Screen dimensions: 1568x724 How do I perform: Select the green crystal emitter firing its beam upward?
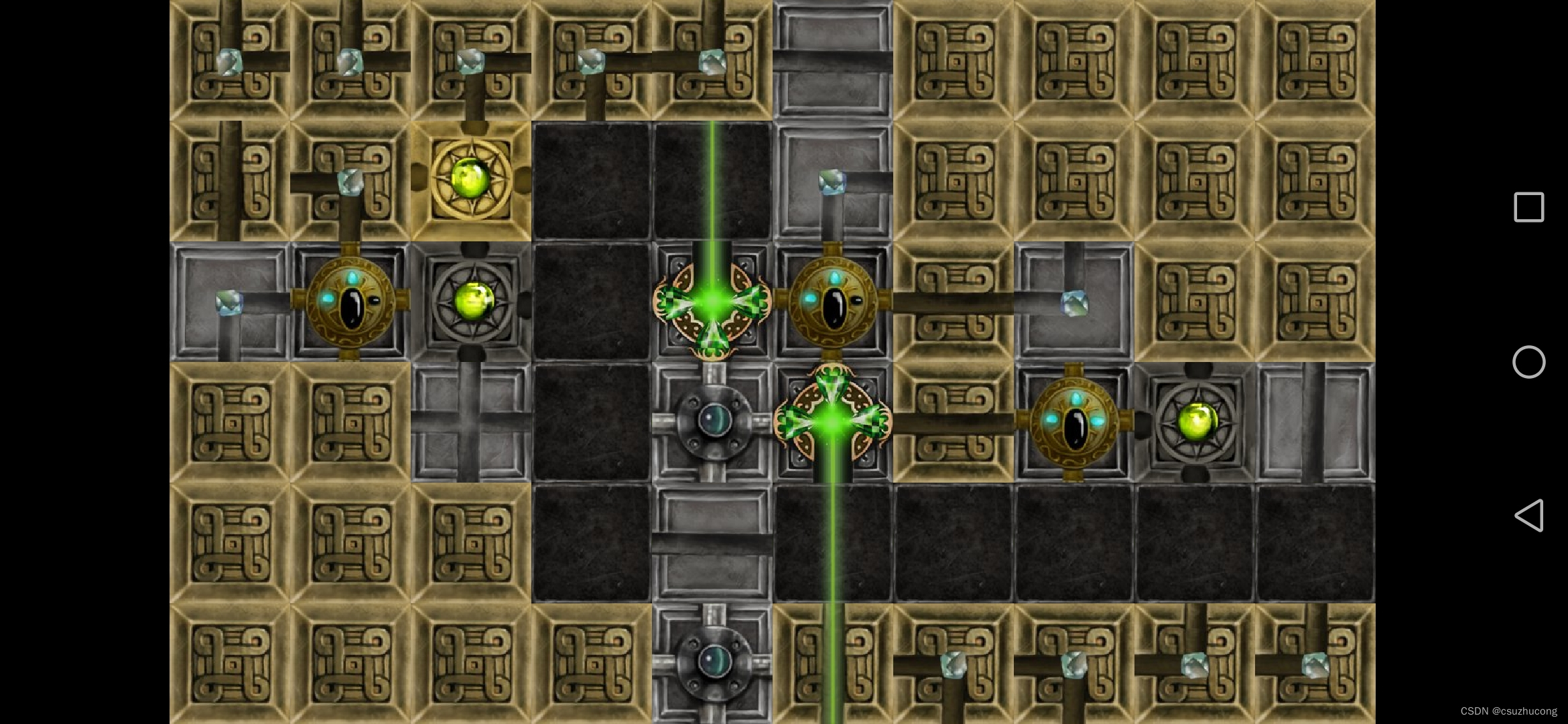point(712,303)
